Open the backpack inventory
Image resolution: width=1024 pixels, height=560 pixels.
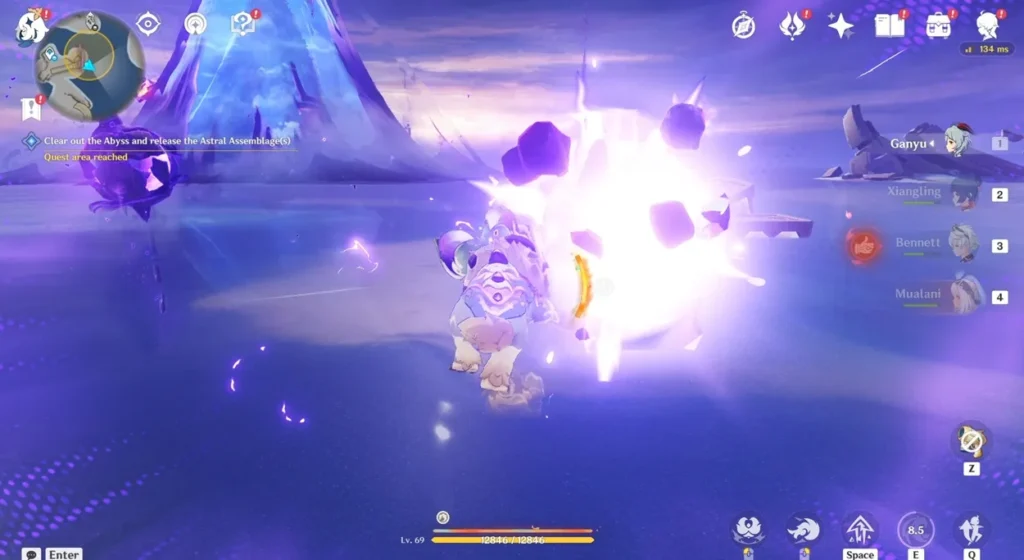click(939, 26)
